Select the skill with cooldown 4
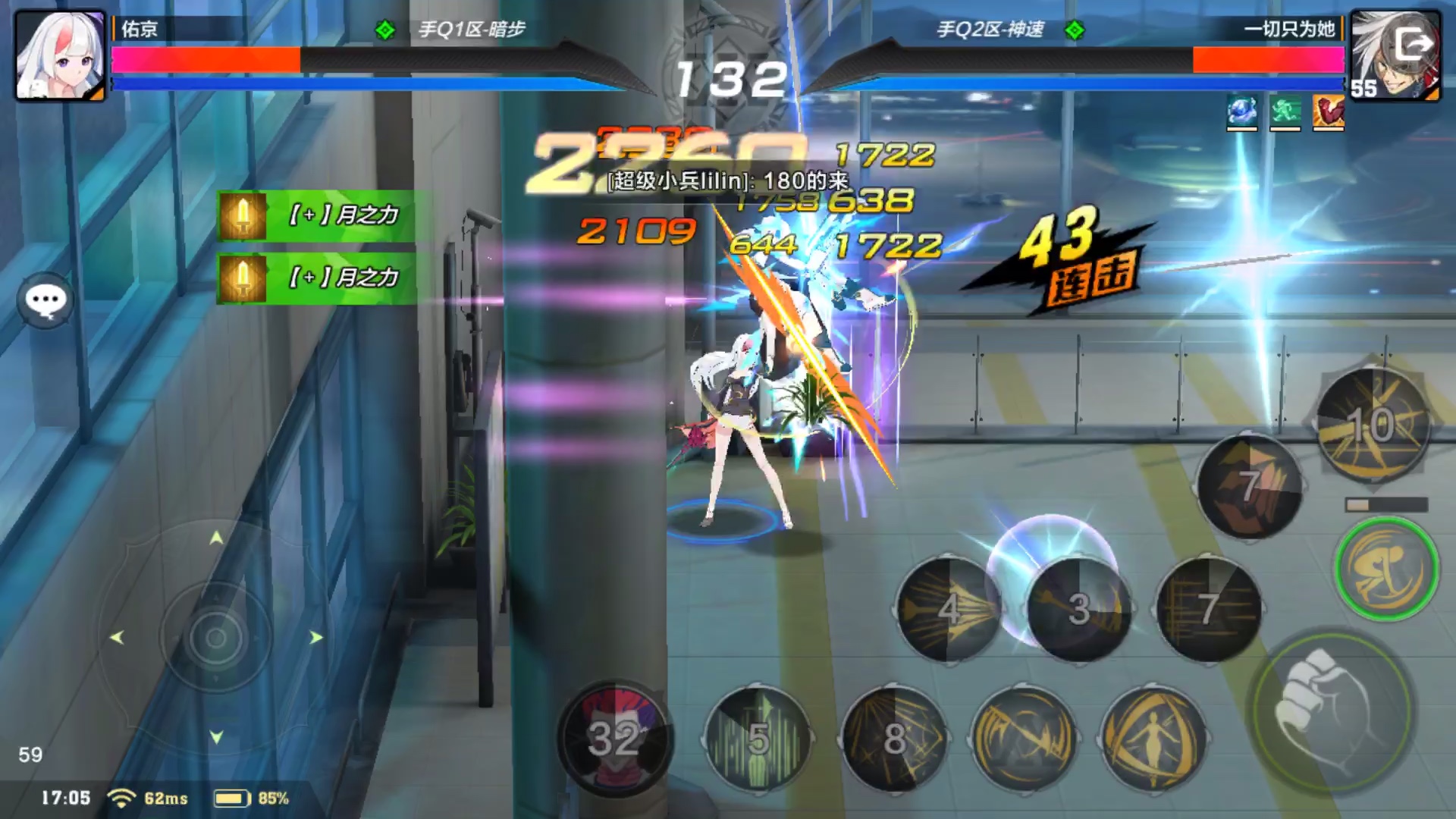Screen dimensions: 1456x819 pos(949,609)
